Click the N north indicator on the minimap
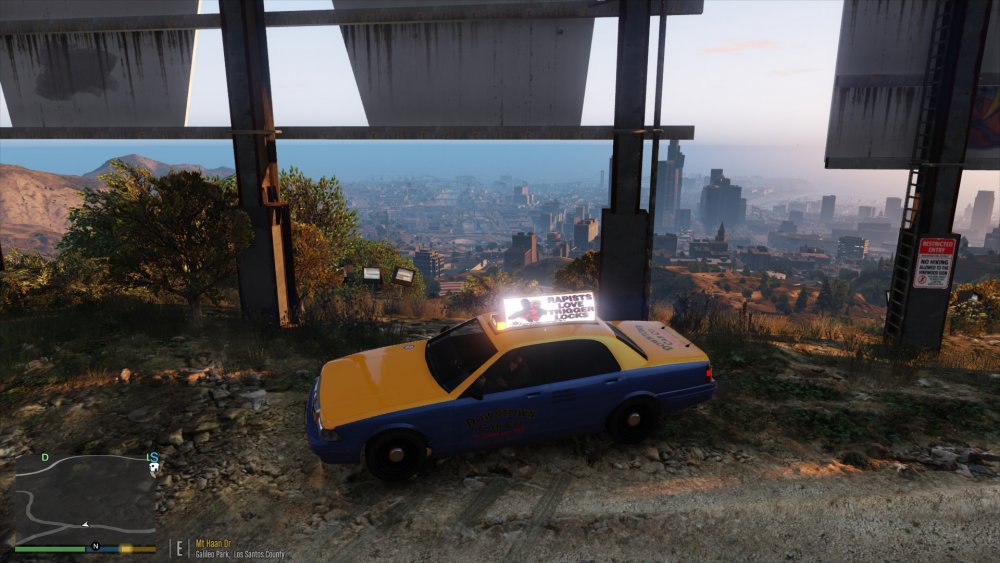 coord(95,546)
